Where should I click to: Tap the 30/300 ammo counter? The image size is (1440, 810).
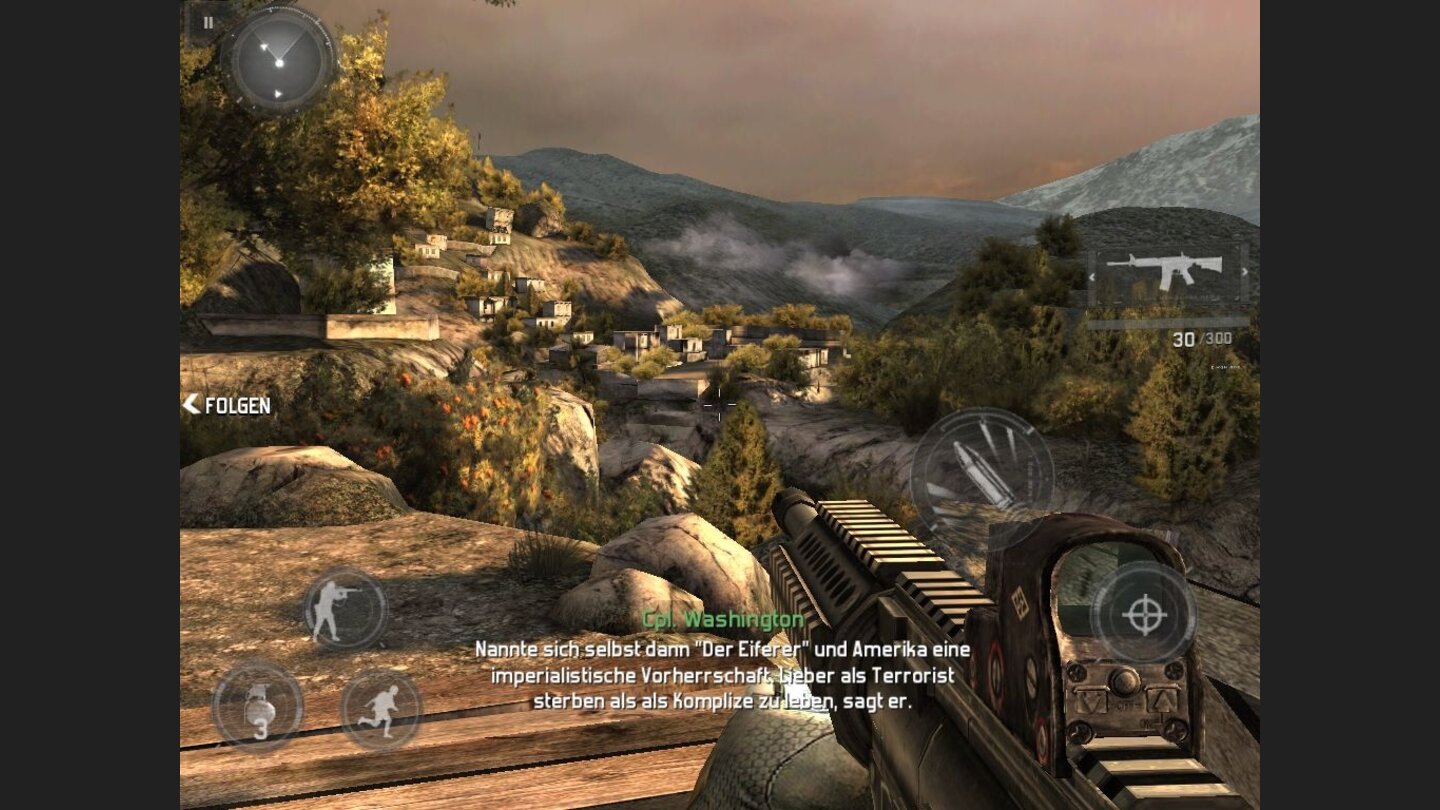click(1202, 339)
